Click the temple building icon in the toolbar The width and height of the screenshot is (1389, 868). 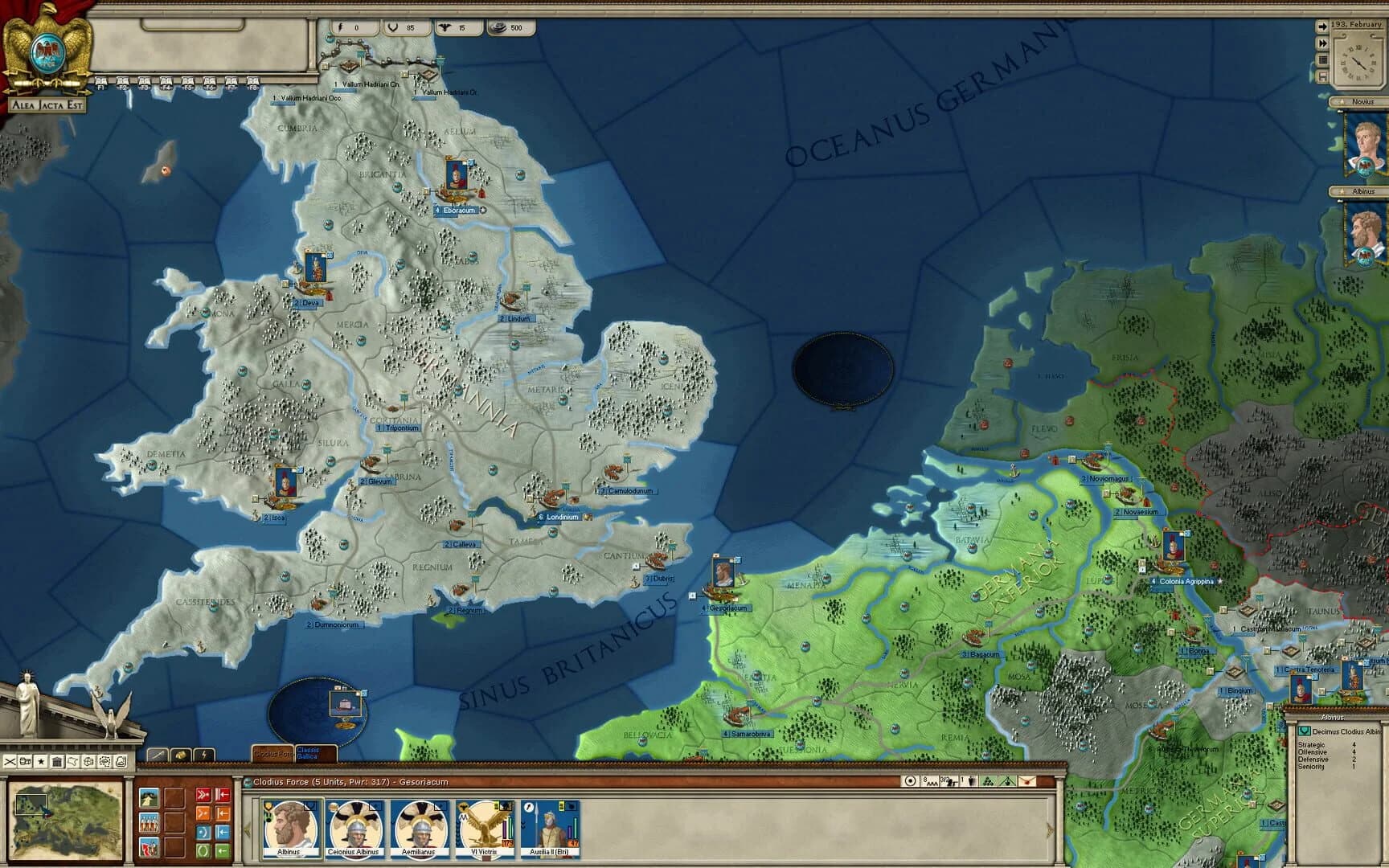pyautogui.click(x=56, y=761)
